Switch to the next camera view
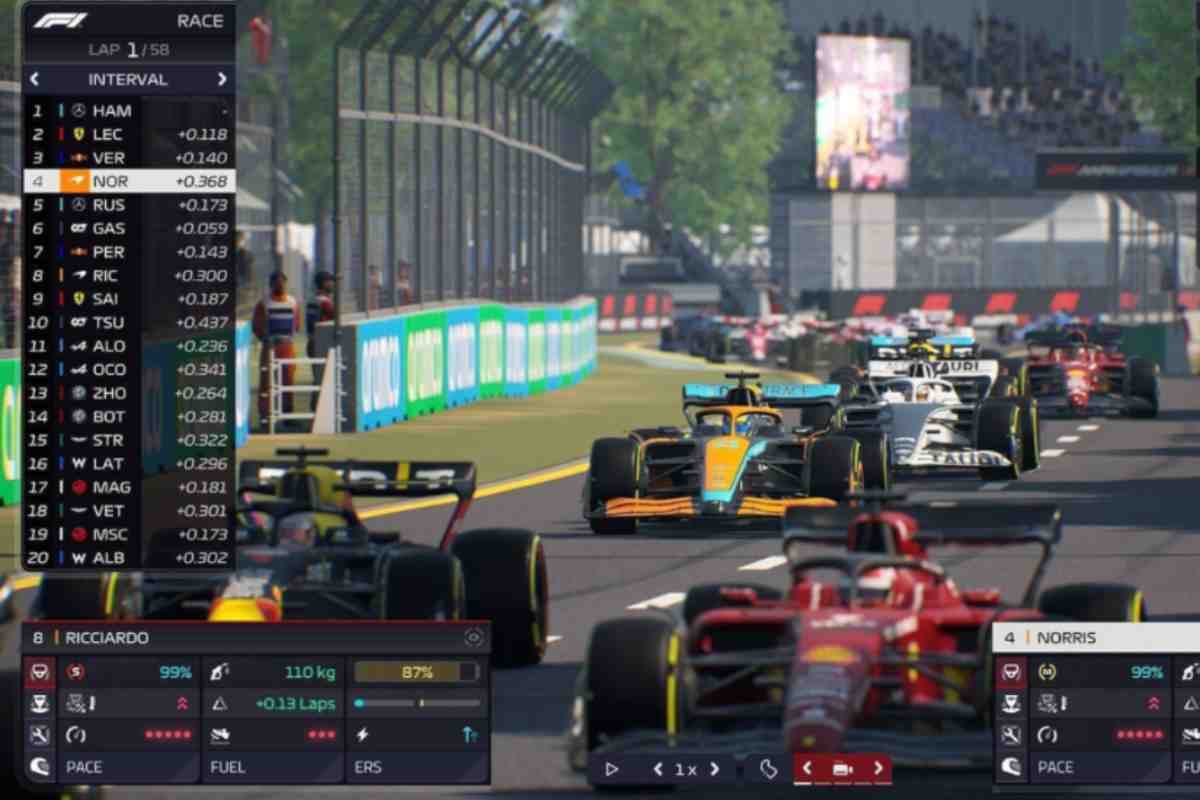 878,769
